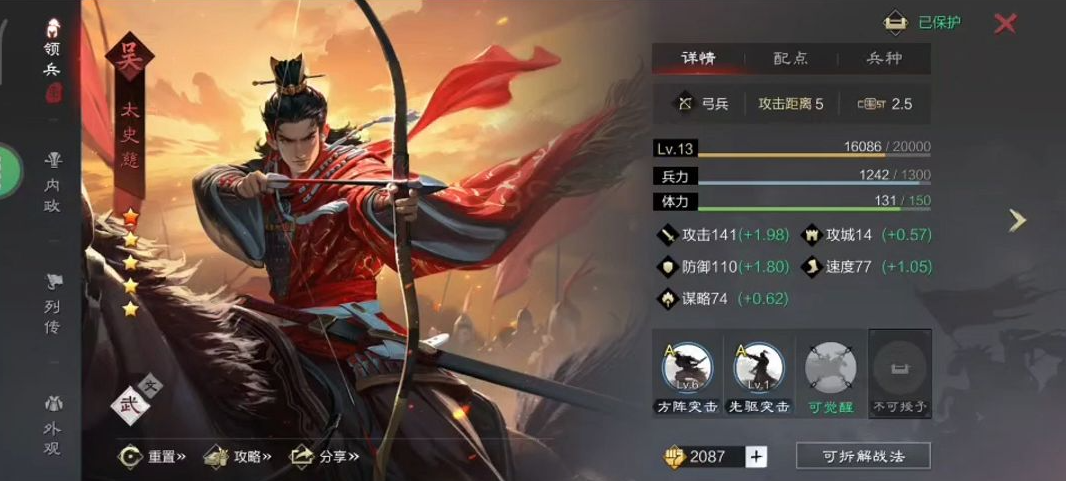Go to the 领兵 menu section
This screenshot has width=1066, height=481.
(53, 60)
